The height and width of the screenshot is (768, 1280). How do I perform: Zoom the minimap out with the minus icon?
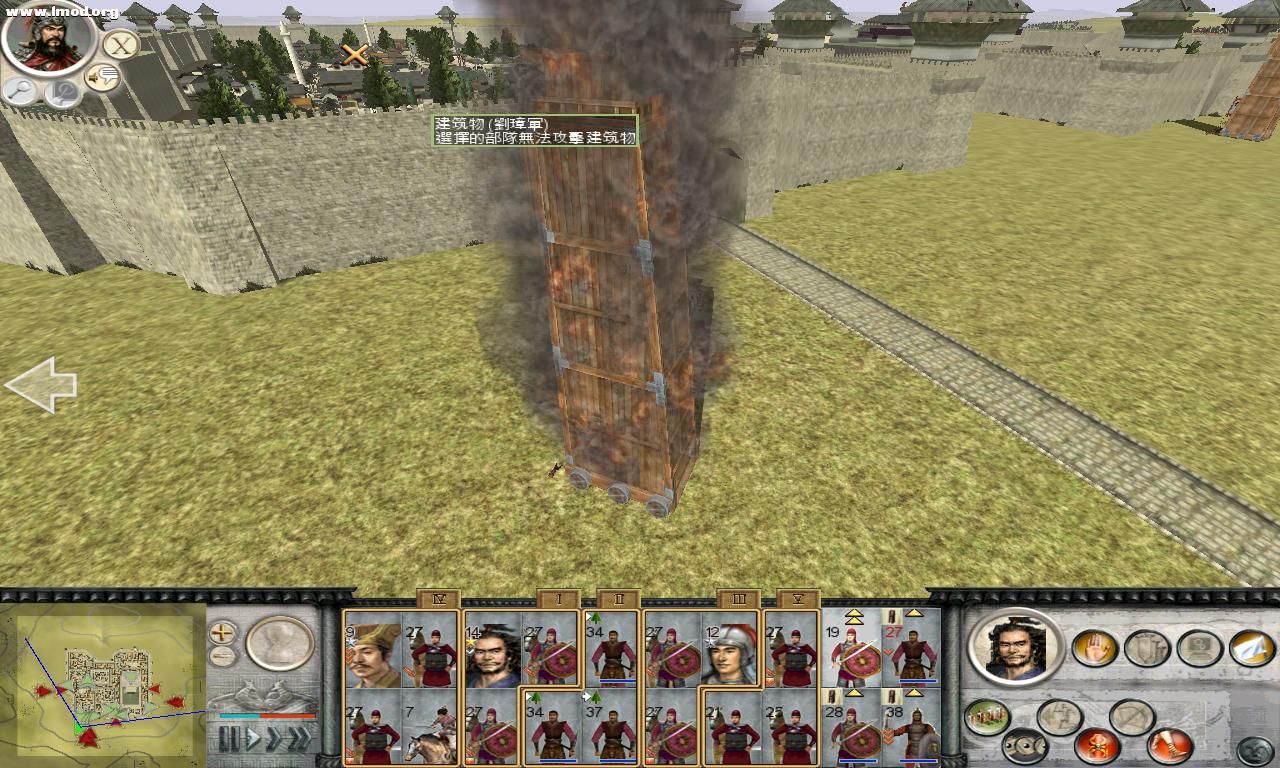(x=221, y=657)
